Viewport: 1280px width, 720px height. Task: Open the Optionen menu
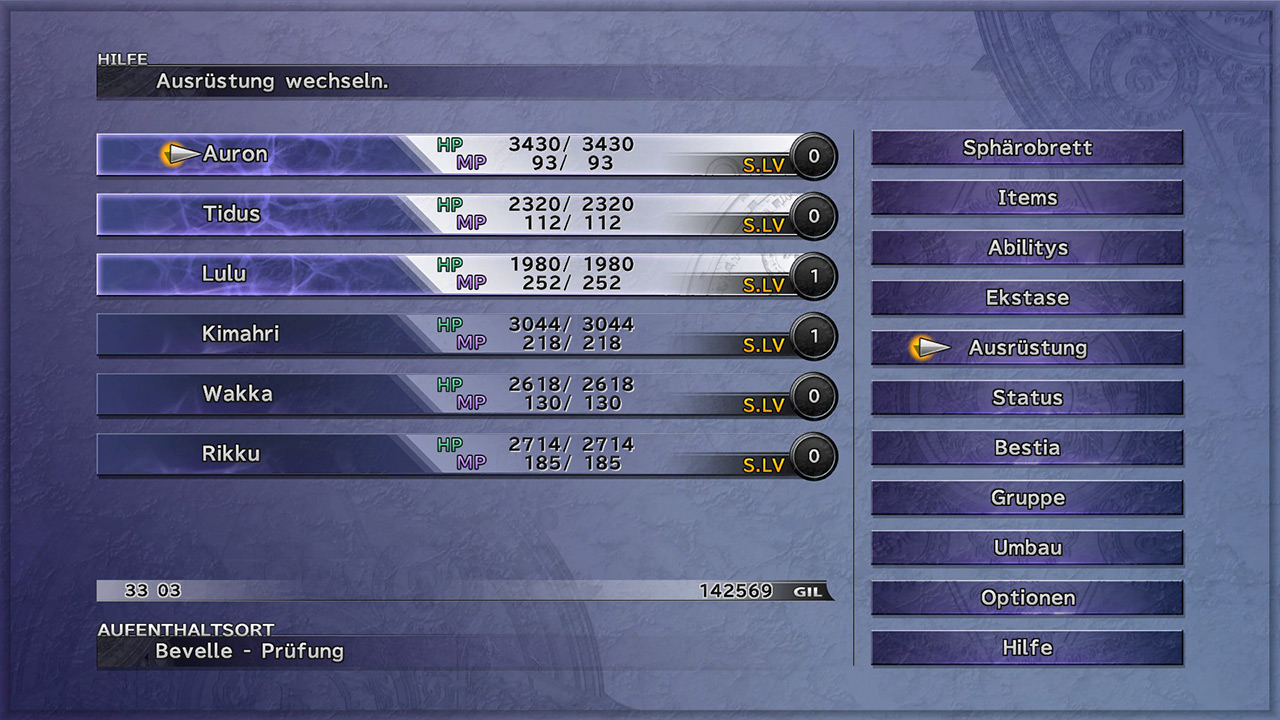(x=1027, y=598)
